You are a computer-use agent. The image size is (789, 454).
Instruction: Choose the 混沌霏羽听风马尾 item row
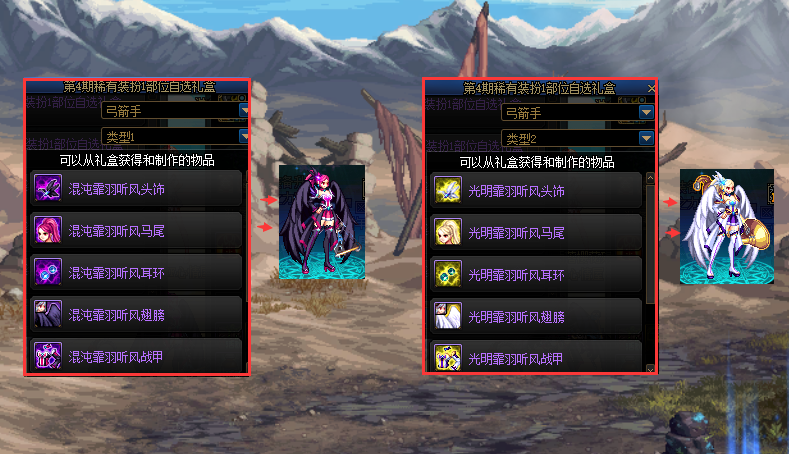tap(137, 230)
